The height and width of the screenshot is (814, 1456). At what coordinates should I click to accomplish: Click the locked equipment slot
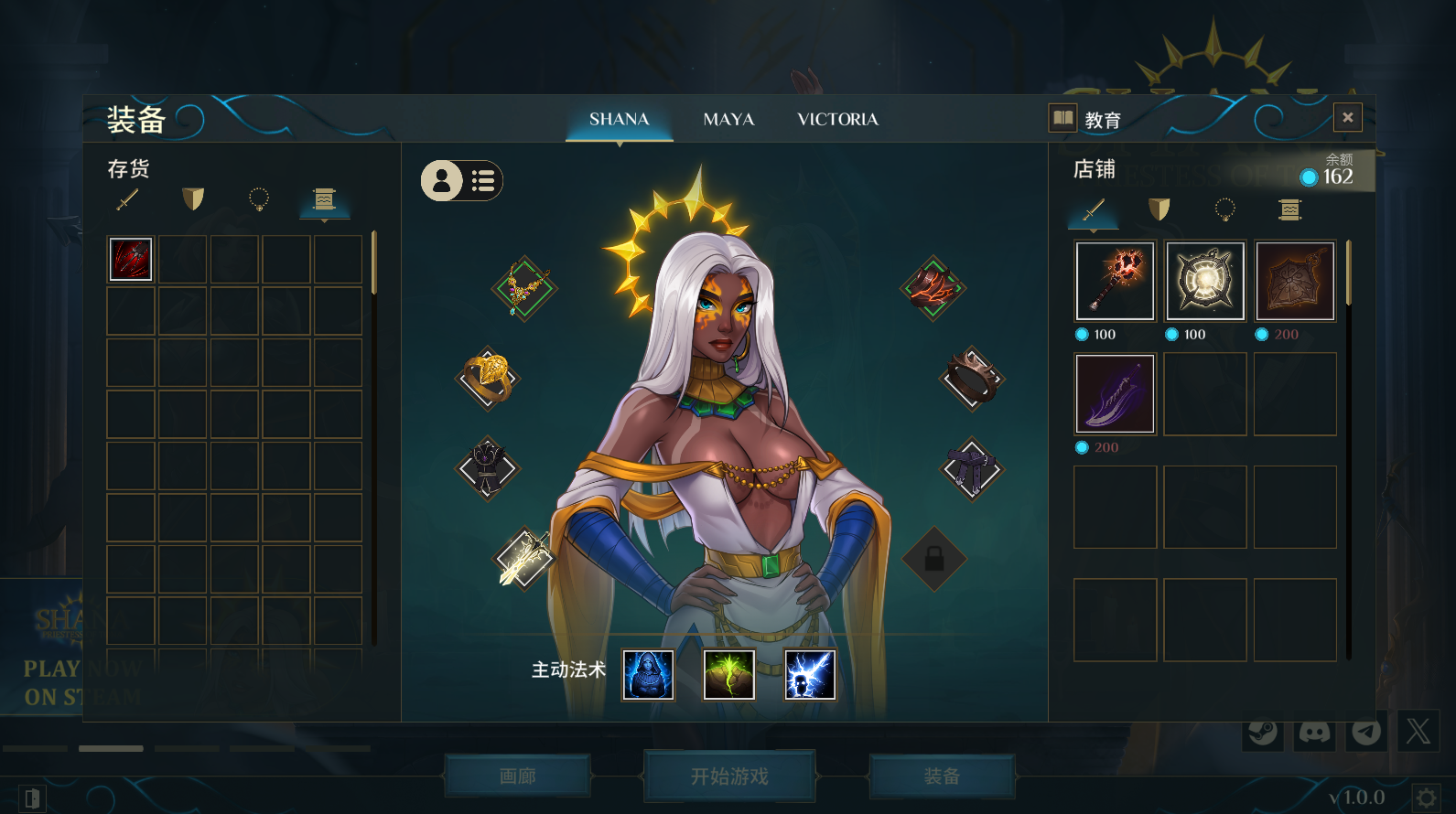point(933,559)
